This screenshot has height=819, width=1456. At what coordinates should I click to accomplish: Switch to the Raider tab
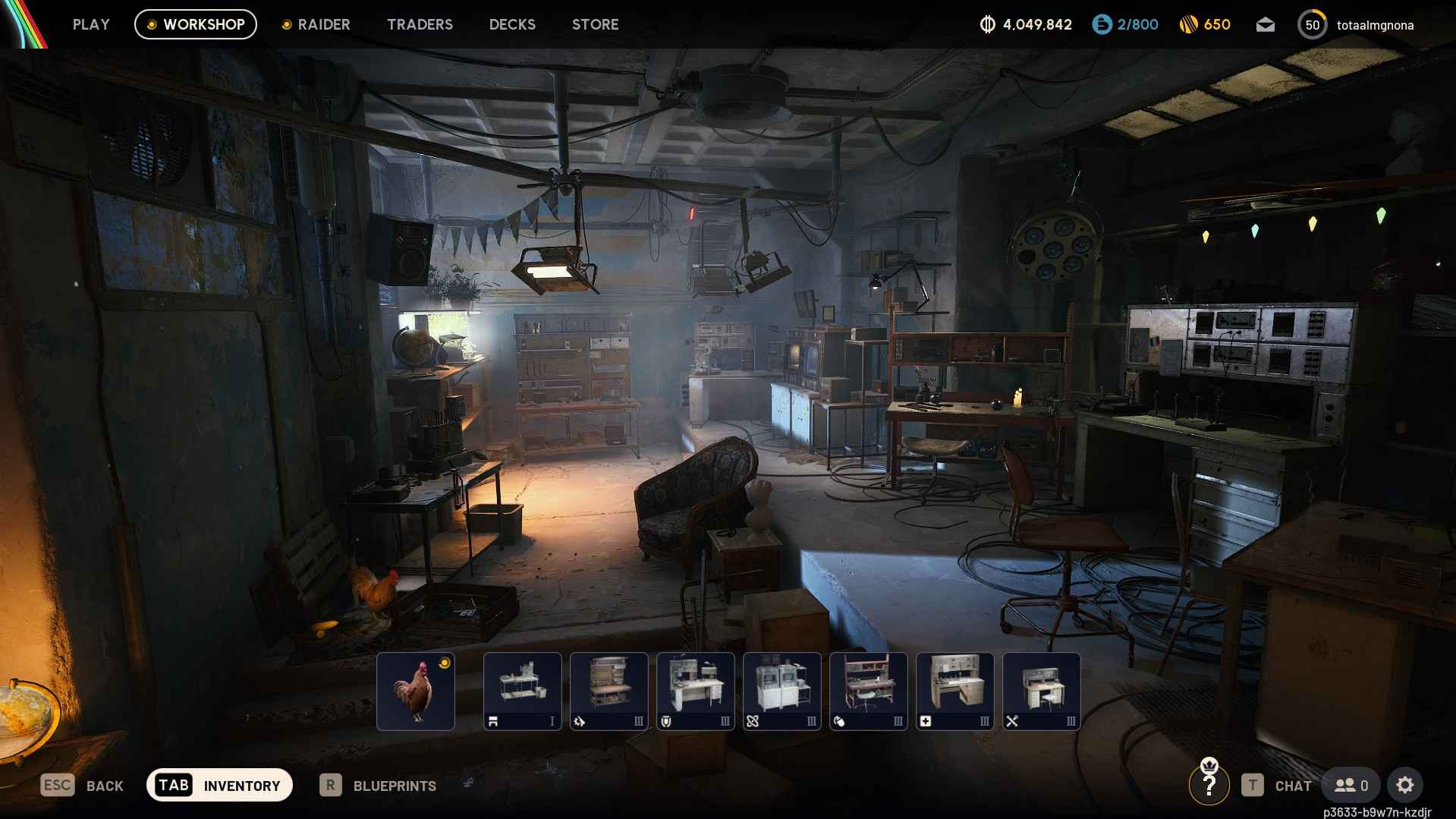coord(316,24)
